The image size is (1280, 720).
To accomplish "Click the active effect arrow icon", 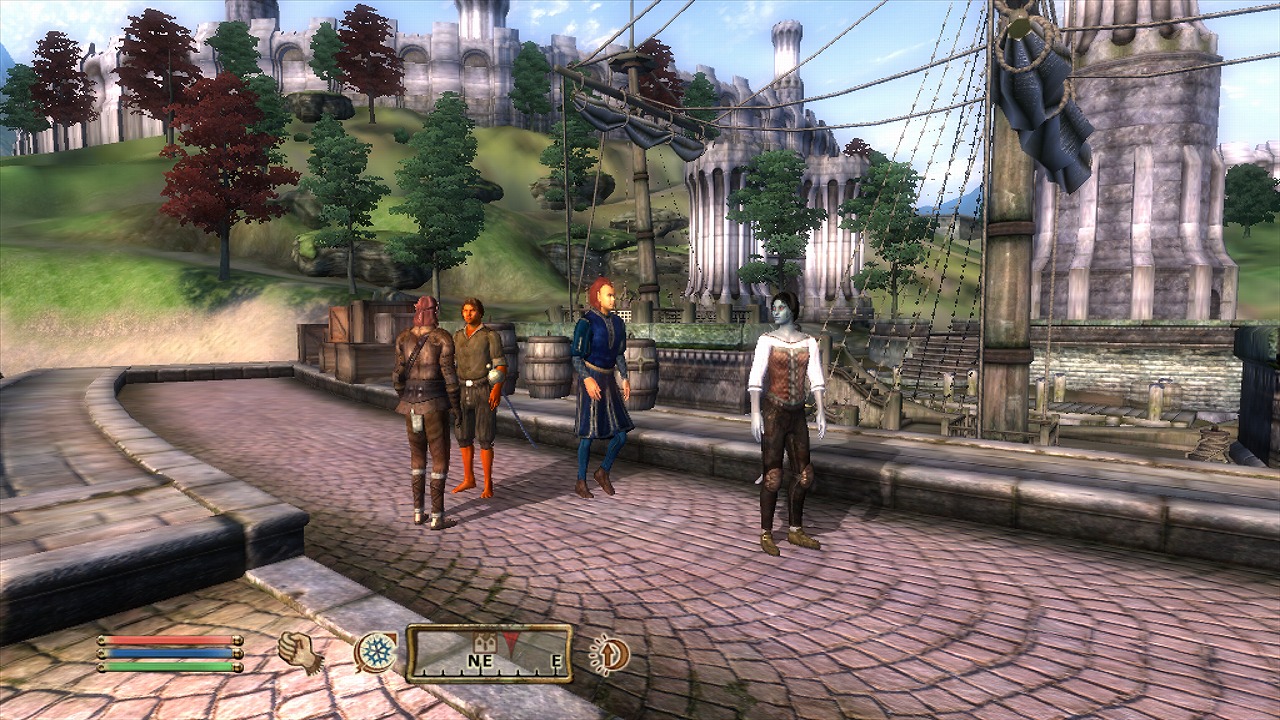I will (609, 655).
